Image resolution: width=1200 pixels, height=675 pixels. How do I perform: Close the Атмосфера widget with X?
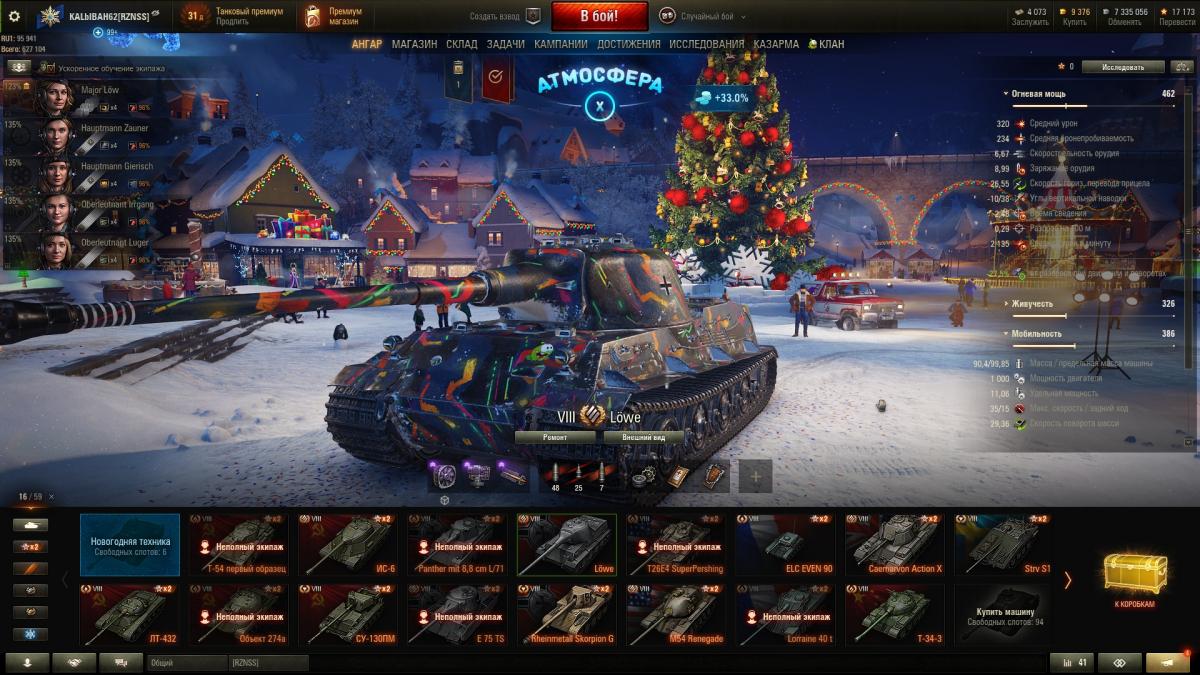[599, 105]
